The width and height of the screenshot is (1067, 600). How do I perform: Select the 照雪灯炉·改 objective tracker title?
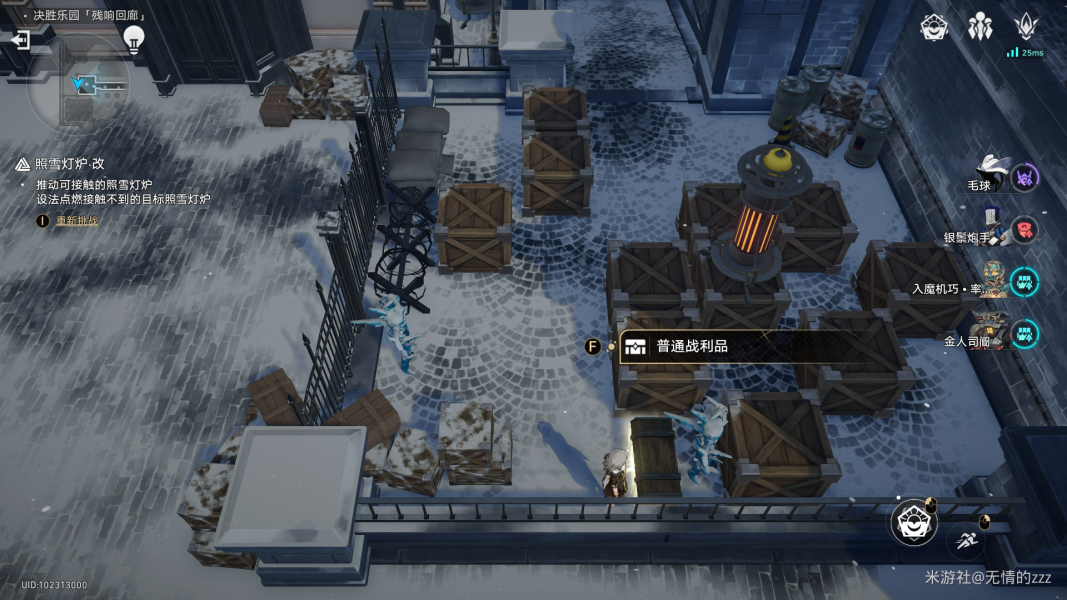(75, 164)
